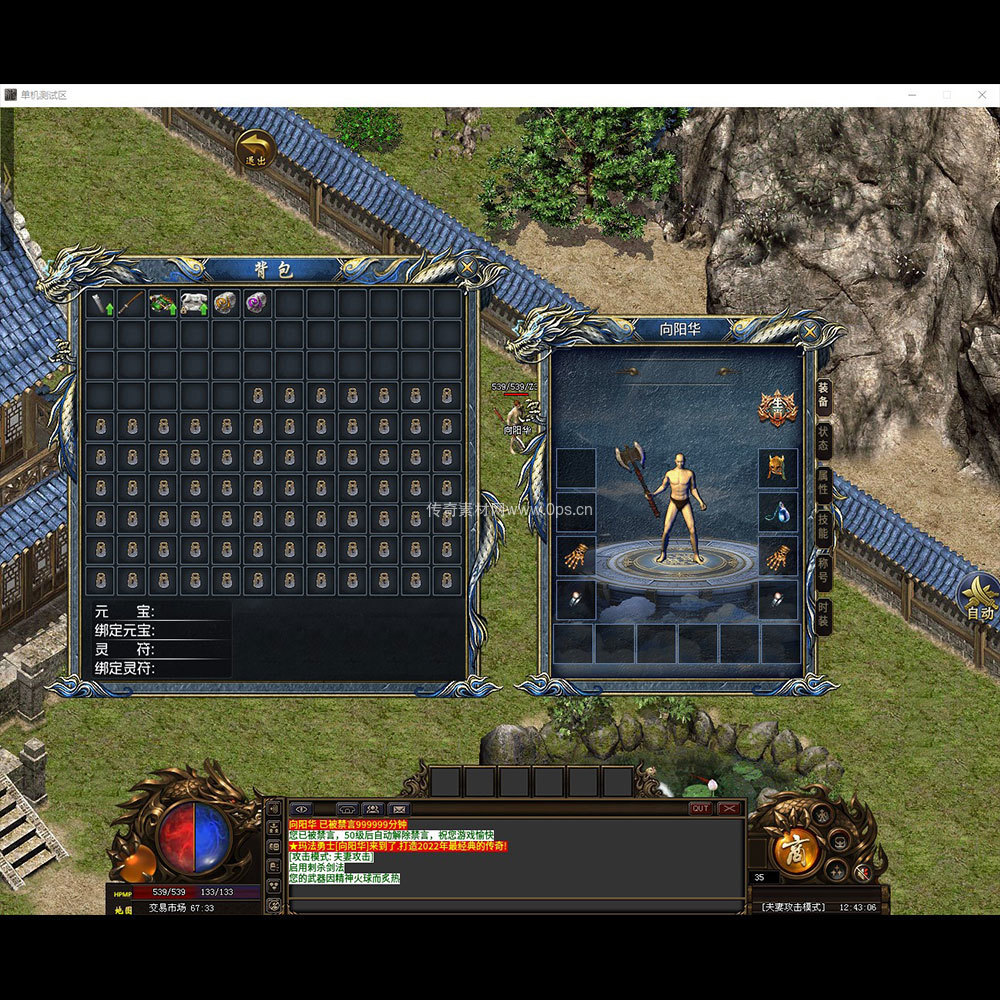Select the 时装 fashion tab
Viewport: 1000px width, 1000px height.
(x=823, y=613)
